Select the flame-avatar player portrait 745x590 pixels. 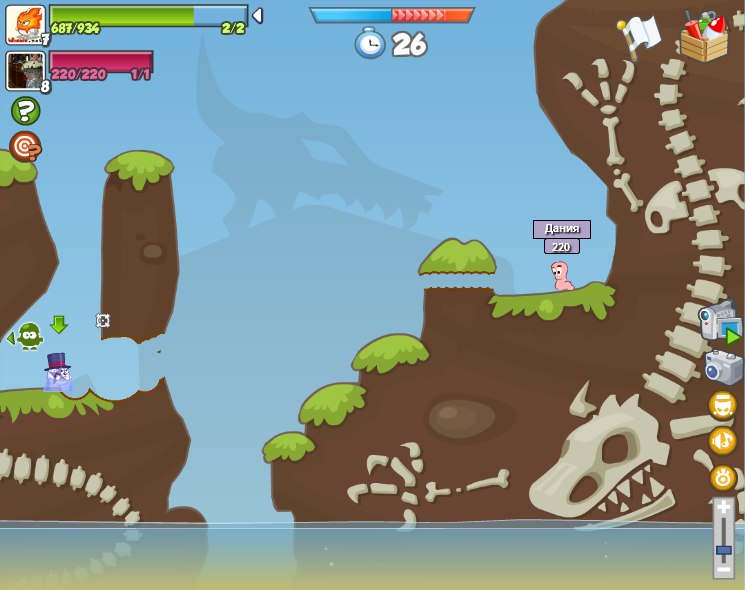pyautogui.click(x=25, y=24)
